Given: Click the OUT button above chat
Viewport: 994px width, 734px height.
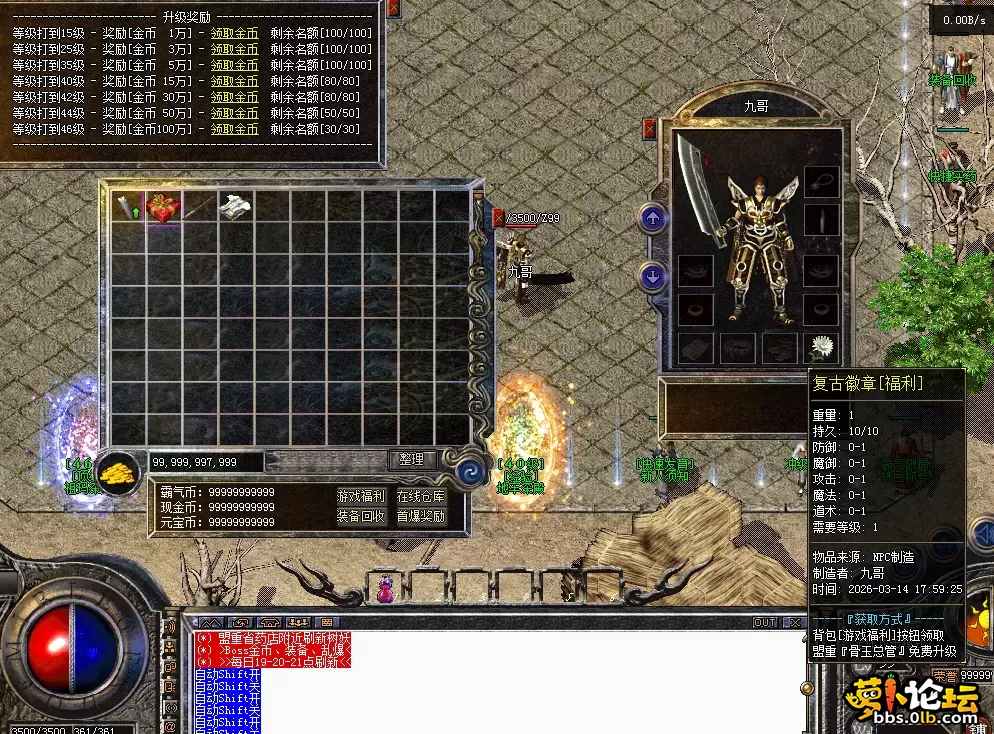Looking at the screenshot, I should coord(765,622).
